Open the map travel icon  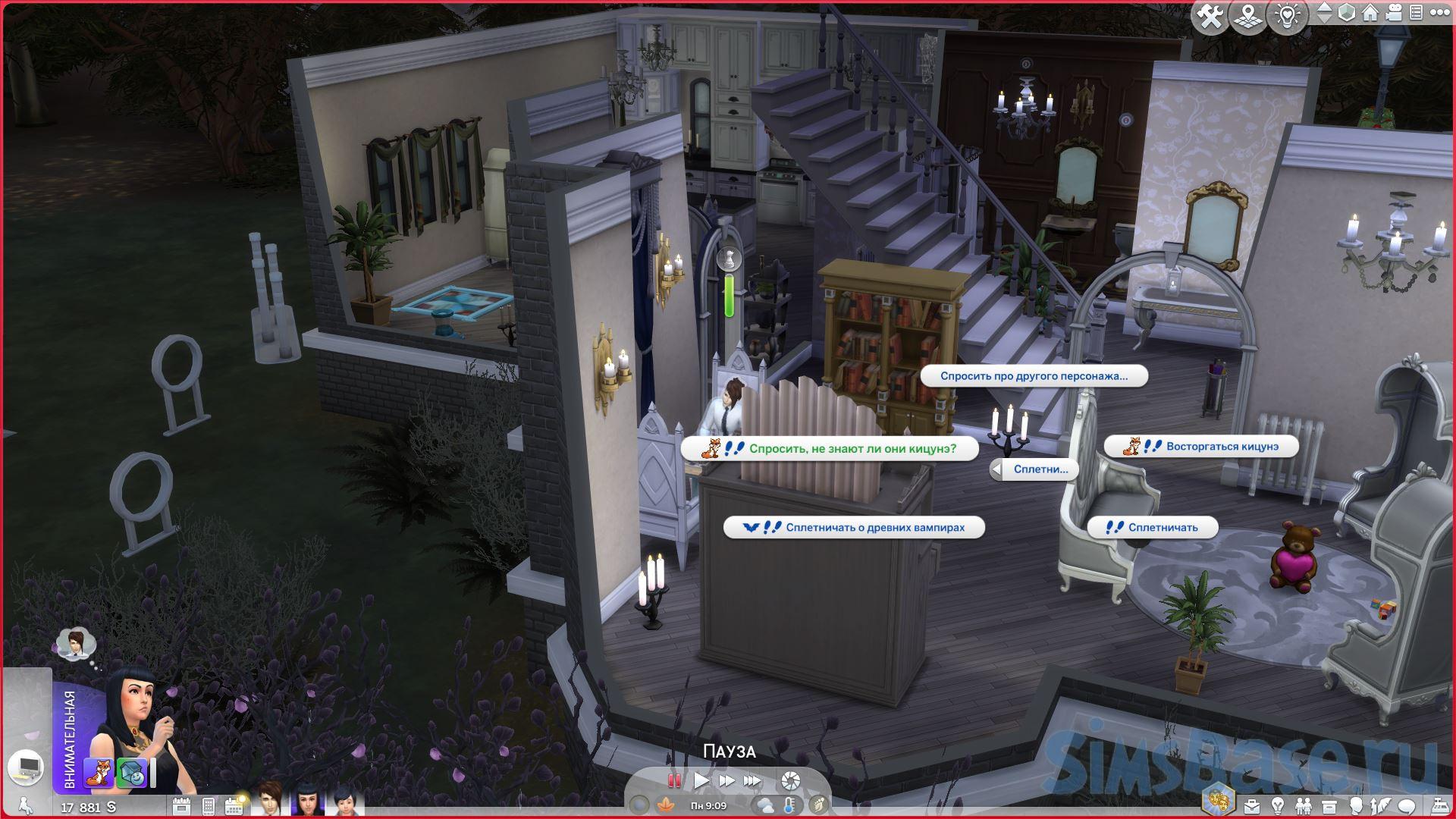(1247, 16)
